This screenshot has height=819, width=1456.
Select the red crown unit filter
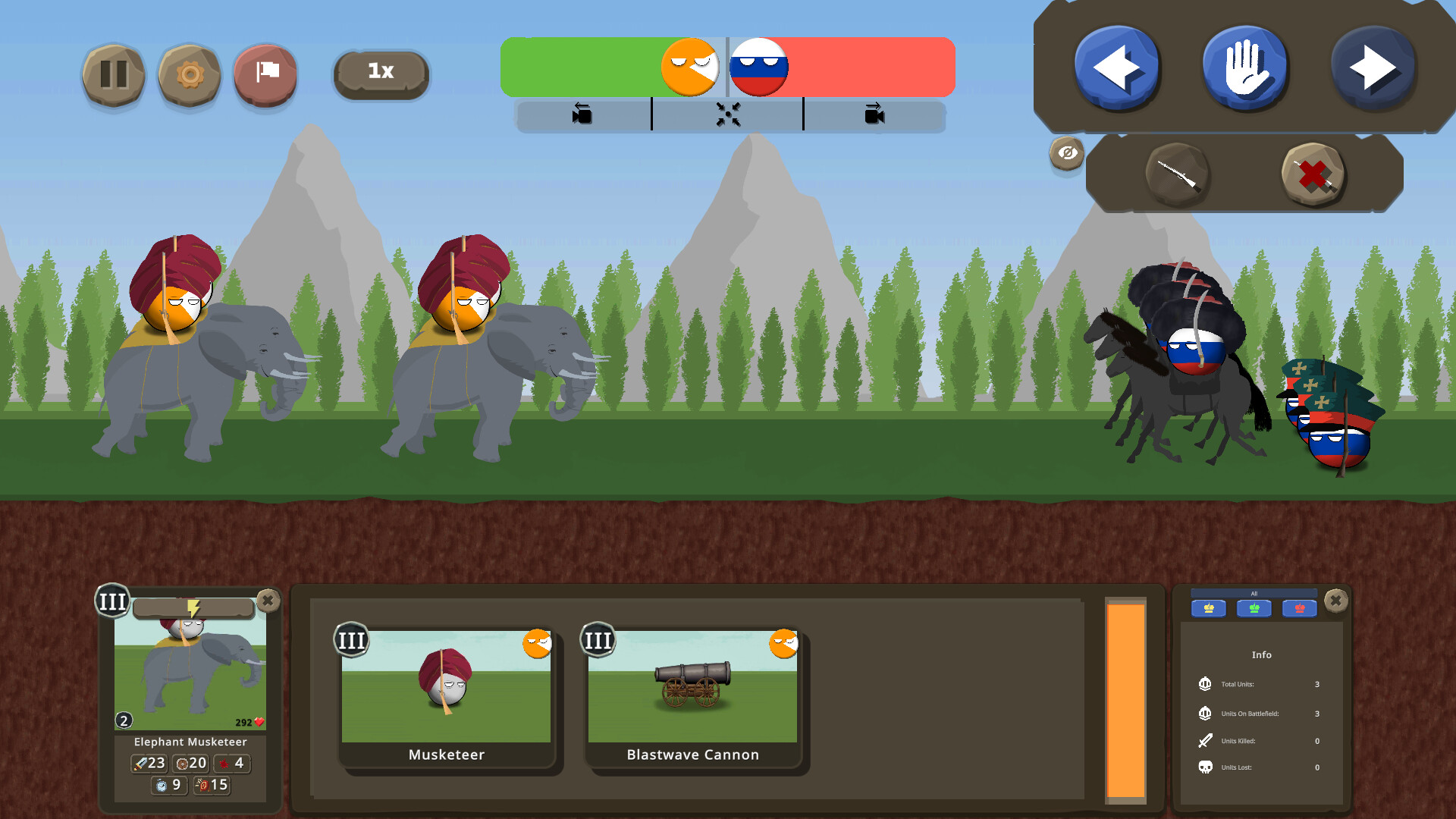point(1299,607)
